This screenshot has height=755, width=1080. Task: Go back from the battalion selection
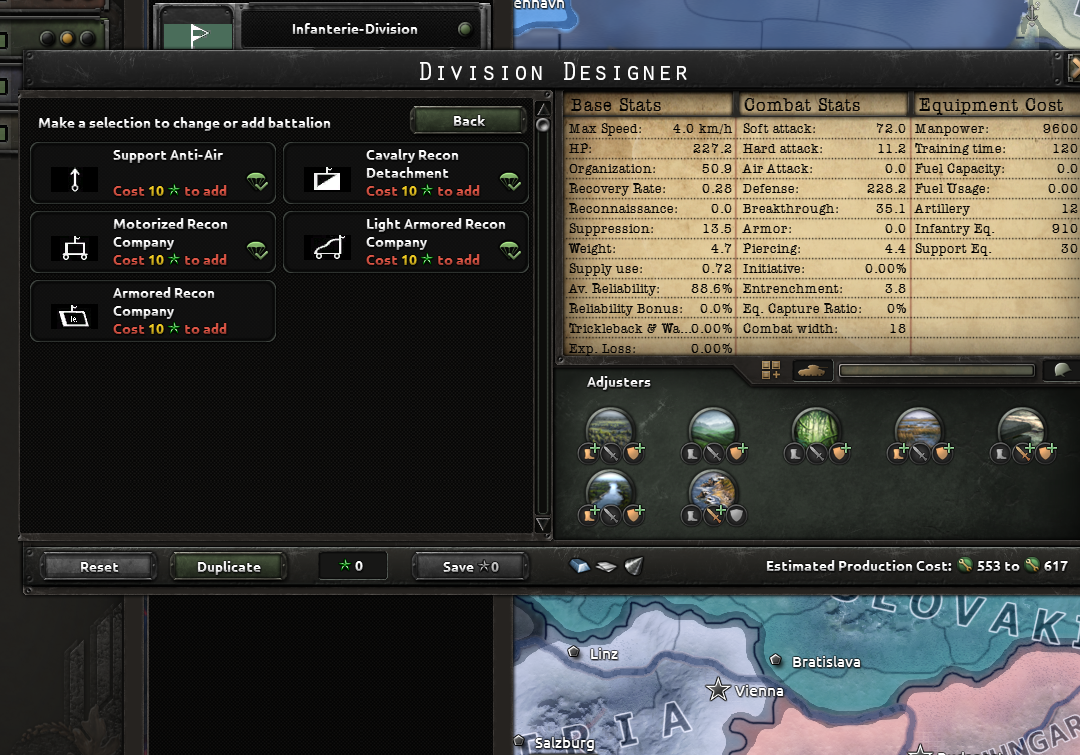pyautogui.click(x=468, y=121)
